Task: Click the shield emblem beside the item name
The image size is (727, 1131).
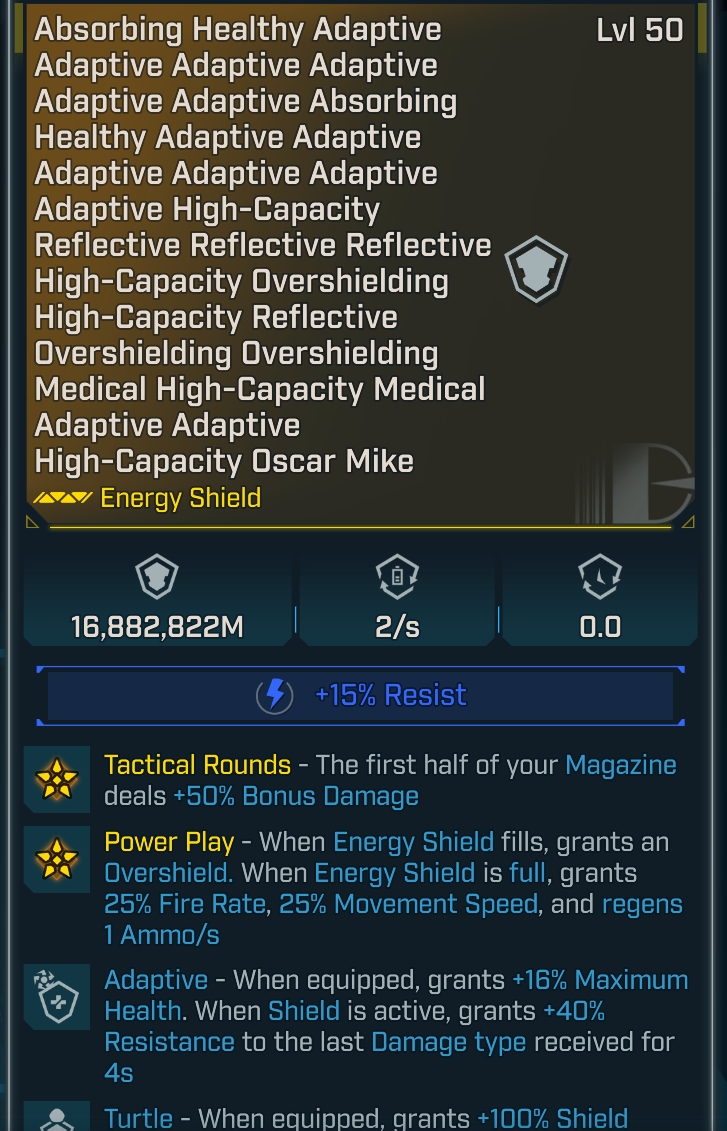Action: coord(535,269)
